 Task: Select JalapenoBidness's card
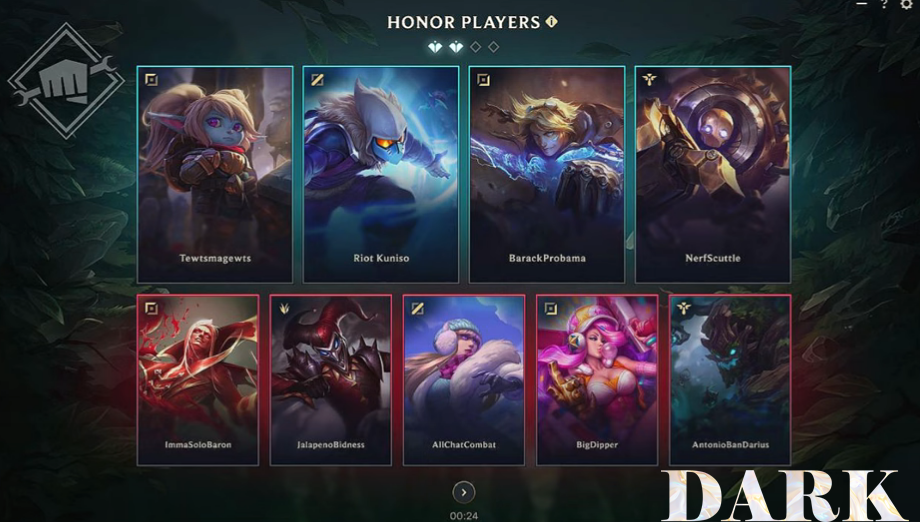tap(330, 380)
